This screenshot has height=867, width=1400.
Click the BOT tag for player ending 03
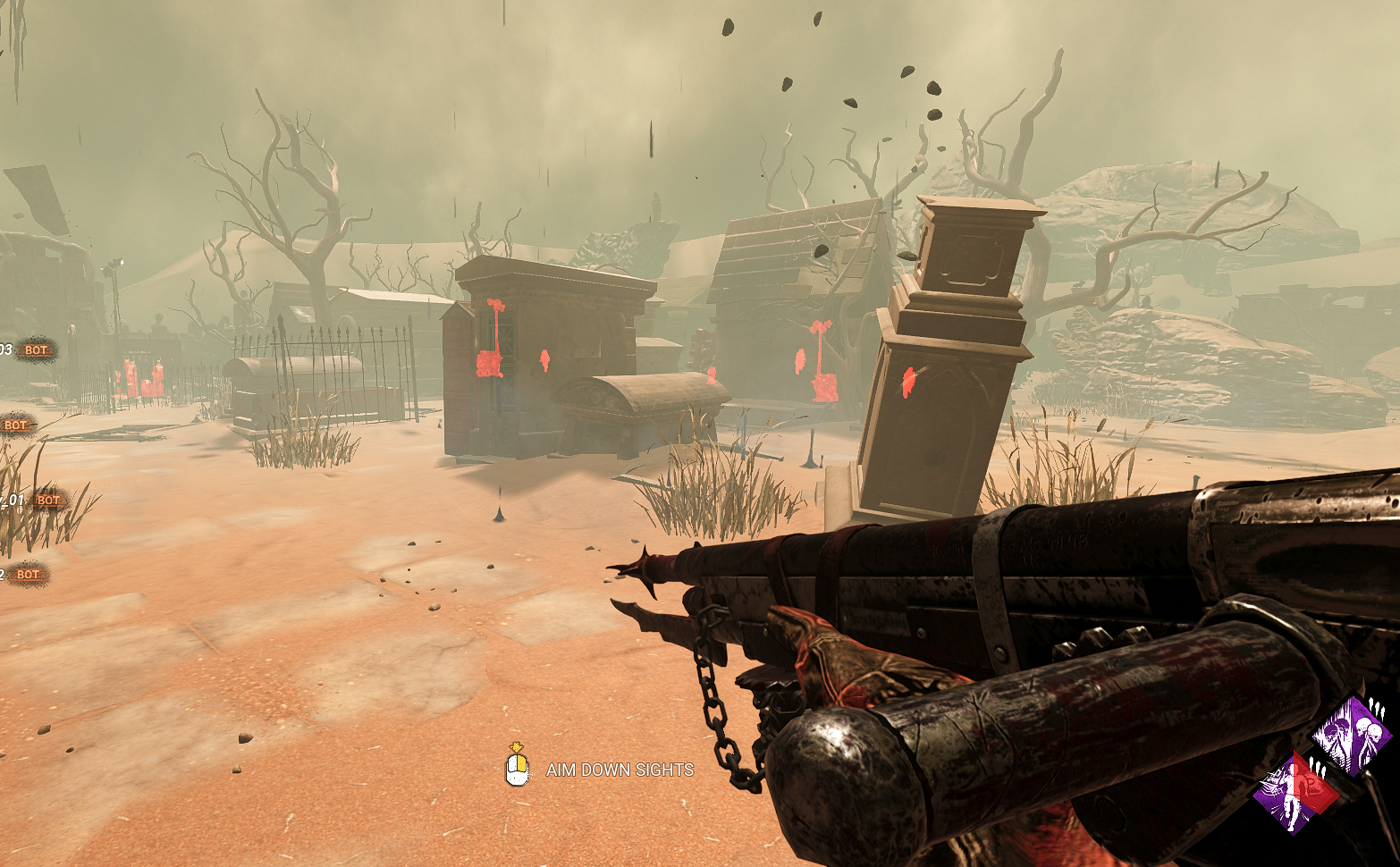[x=36, y=350]
